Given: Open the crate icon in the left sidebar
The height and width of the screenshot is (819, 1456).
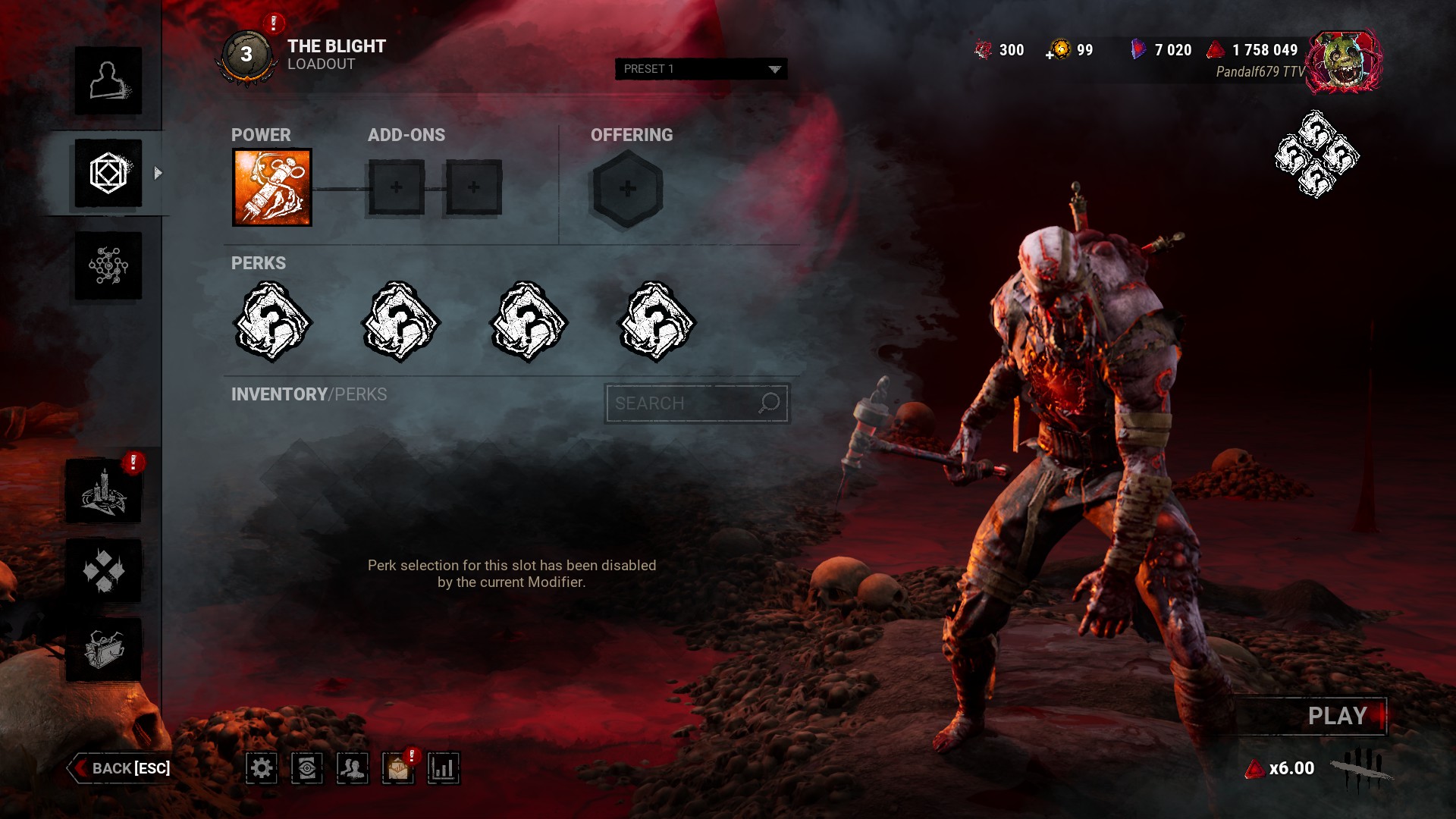Looking at the screenshot, I should 104,649.
